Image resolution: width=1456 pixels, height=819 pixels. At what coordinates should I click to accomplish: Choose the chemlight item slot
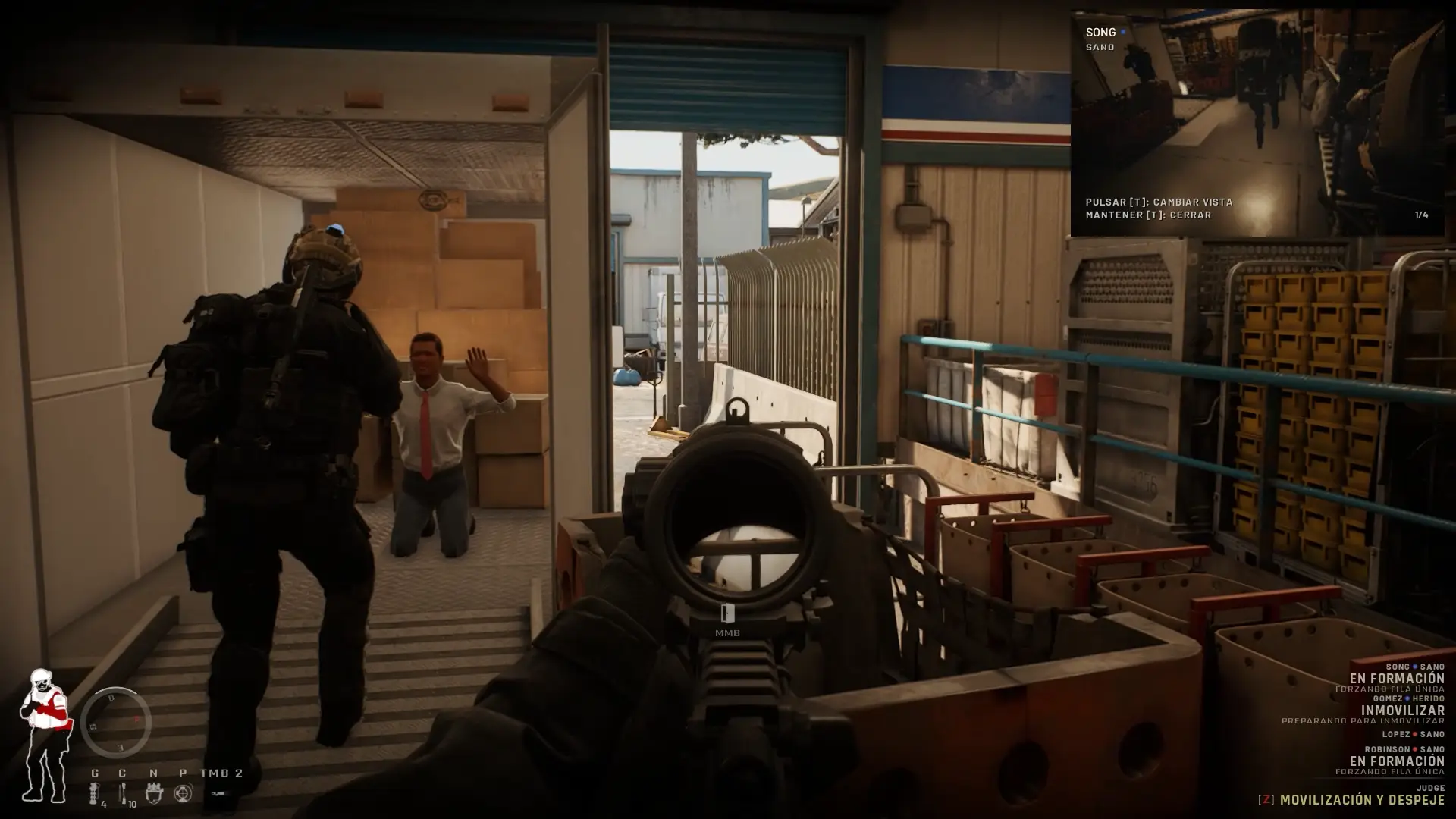[x=123, y=792]
